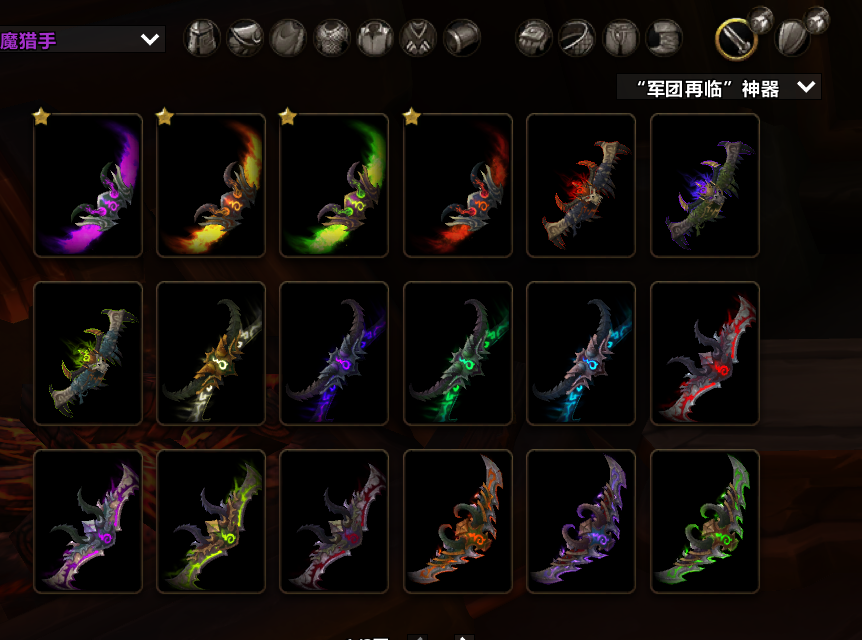Open the "军团再临"神器 weapon category dropdown
The width and height of the screenshot is (862, 640).
pyautogui.click(x=719, y=87)
